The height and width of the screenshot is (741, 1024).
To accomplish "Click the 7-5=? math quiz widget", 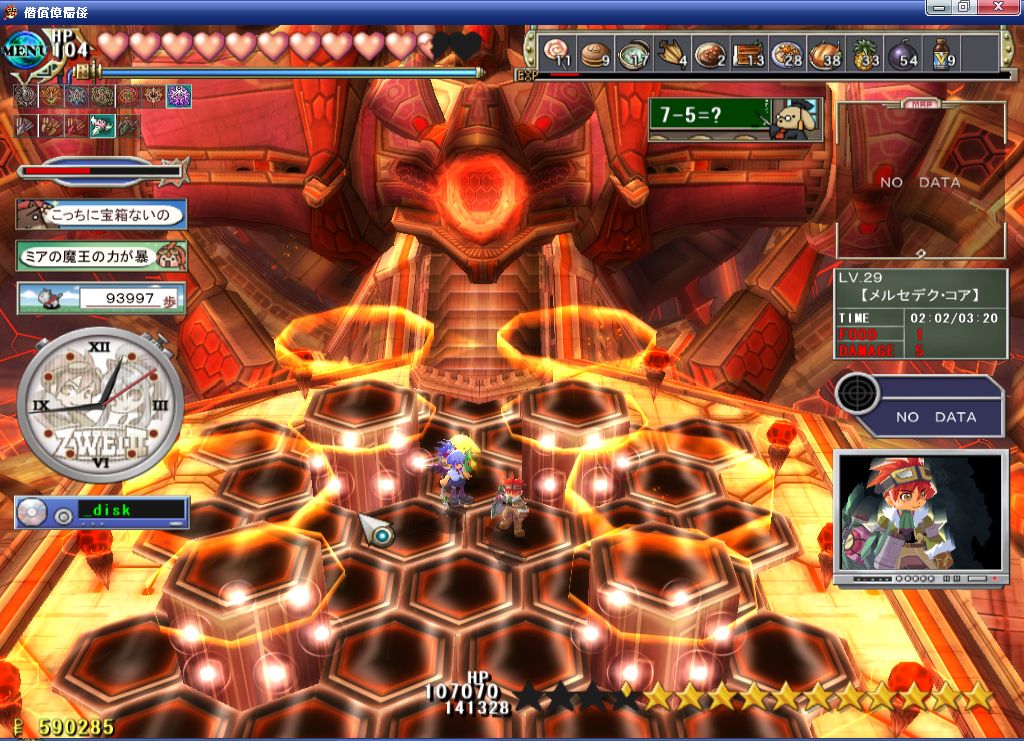I will click(735, 118).
